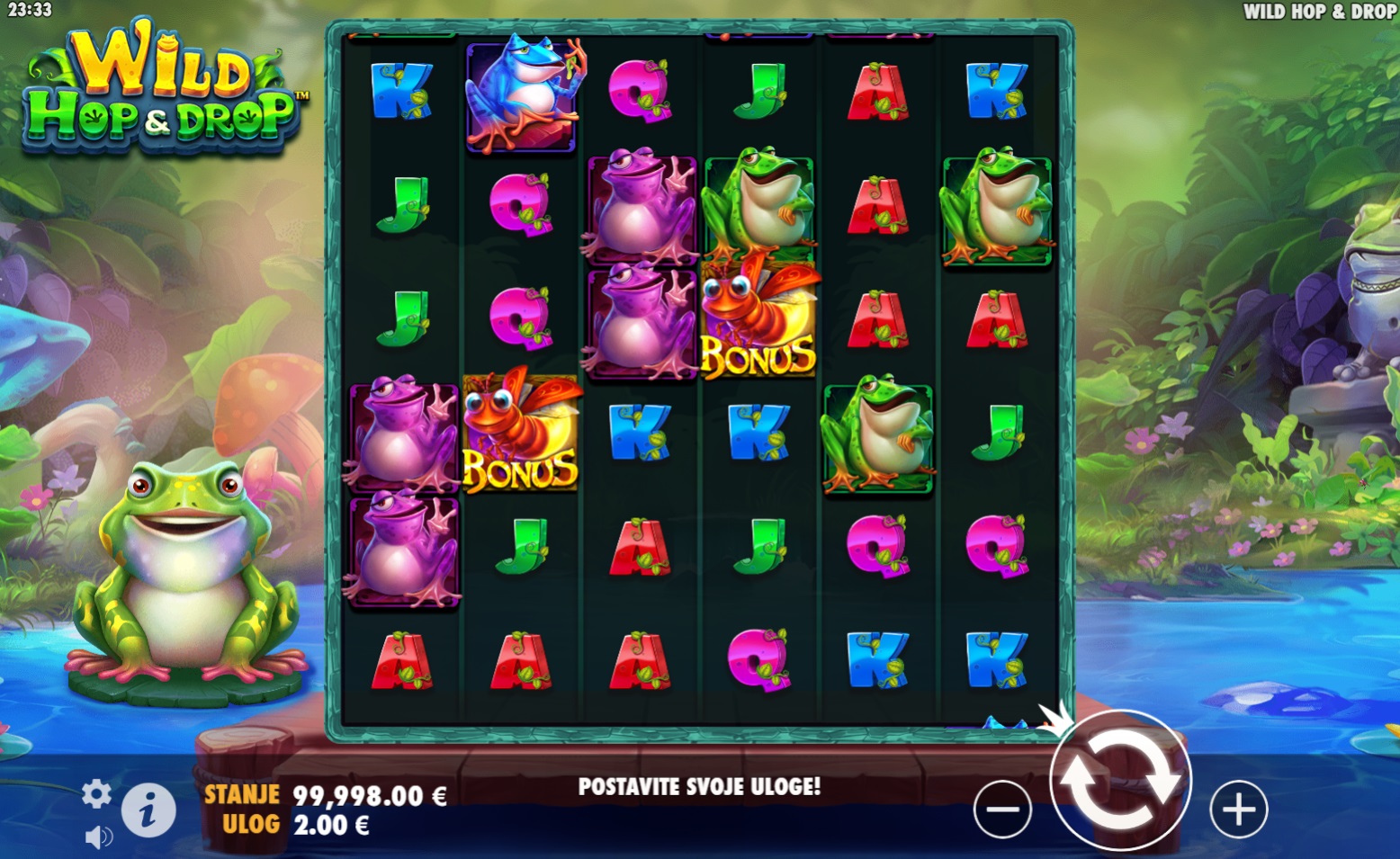Toggle sound with the speaker icon
Image resolution: width=1400 pixels, height=859 pixels.
click(x=98, y=837)
